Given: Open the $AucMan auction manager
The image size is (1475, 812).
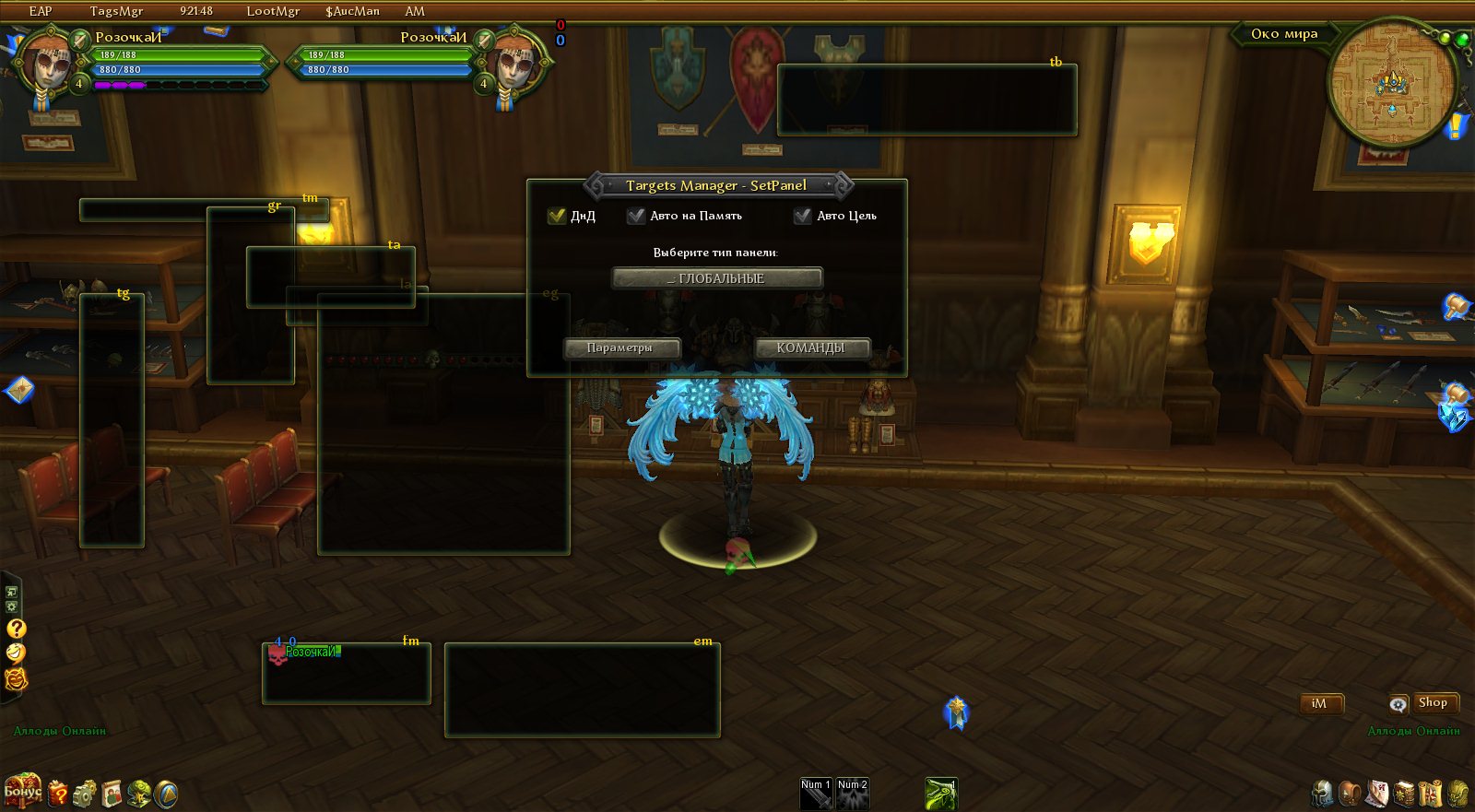Looking at the screenshot, I should coord(352,11).
